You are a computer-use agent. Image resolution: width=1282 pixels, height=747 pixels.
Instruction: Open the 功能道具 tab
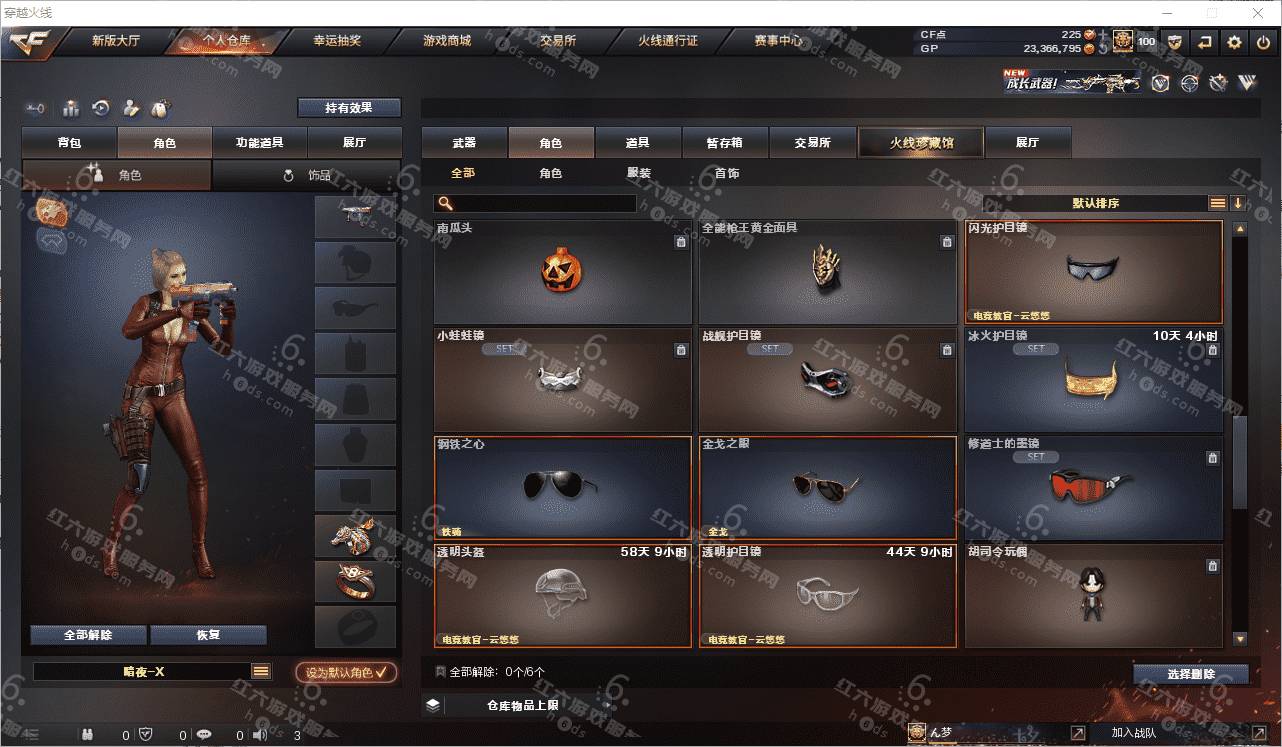point(259,143)
